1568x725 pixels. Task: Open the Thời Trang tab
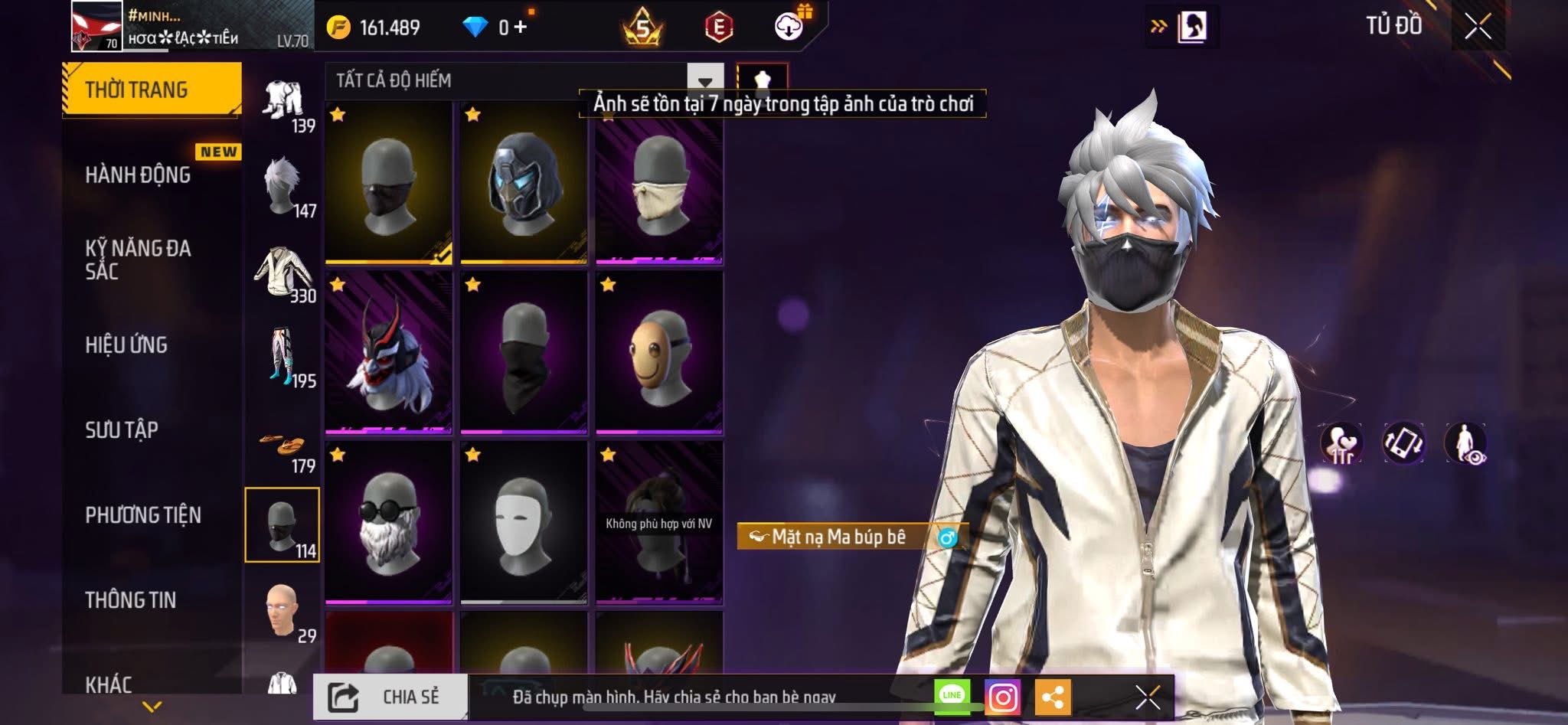151,90
